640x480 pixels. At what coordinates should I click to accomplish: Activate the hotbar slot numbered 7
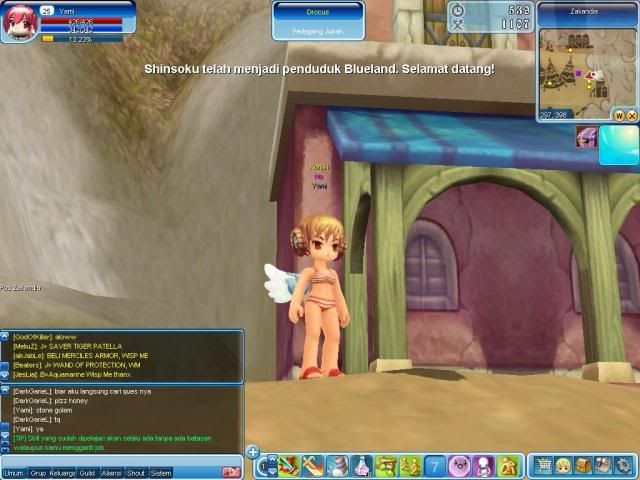(x=435, y=465)
